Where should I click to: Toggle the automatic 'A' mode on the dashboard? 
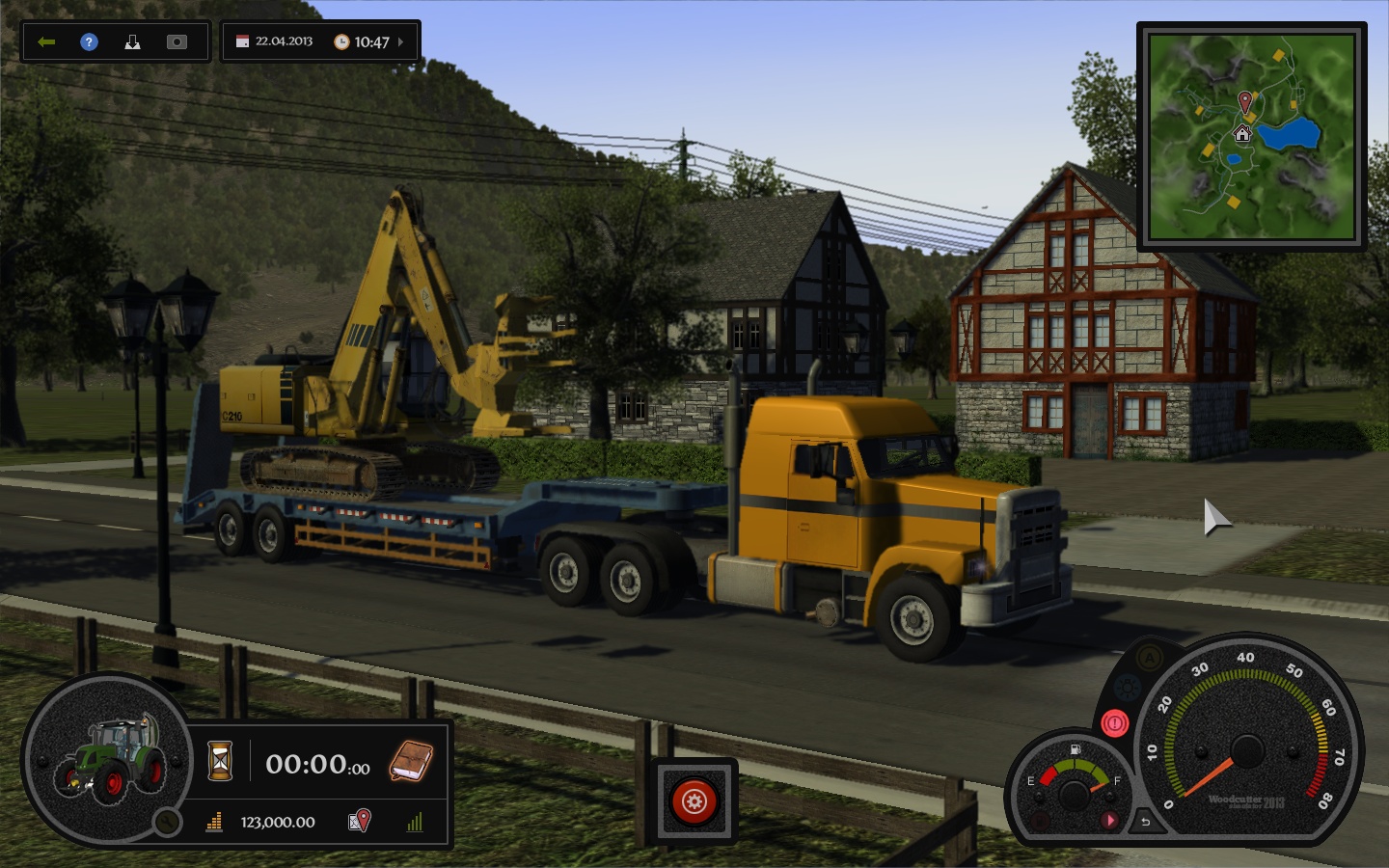click(1150, 657)
